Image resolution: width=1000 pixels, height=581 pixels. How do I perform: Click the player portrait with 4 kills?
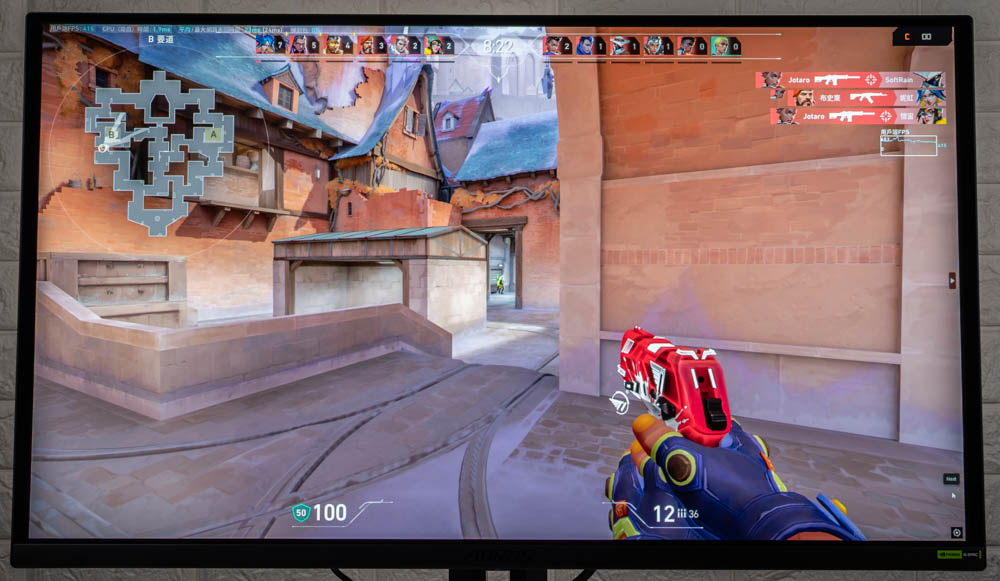pyautogui.click(x=333, y=45)
